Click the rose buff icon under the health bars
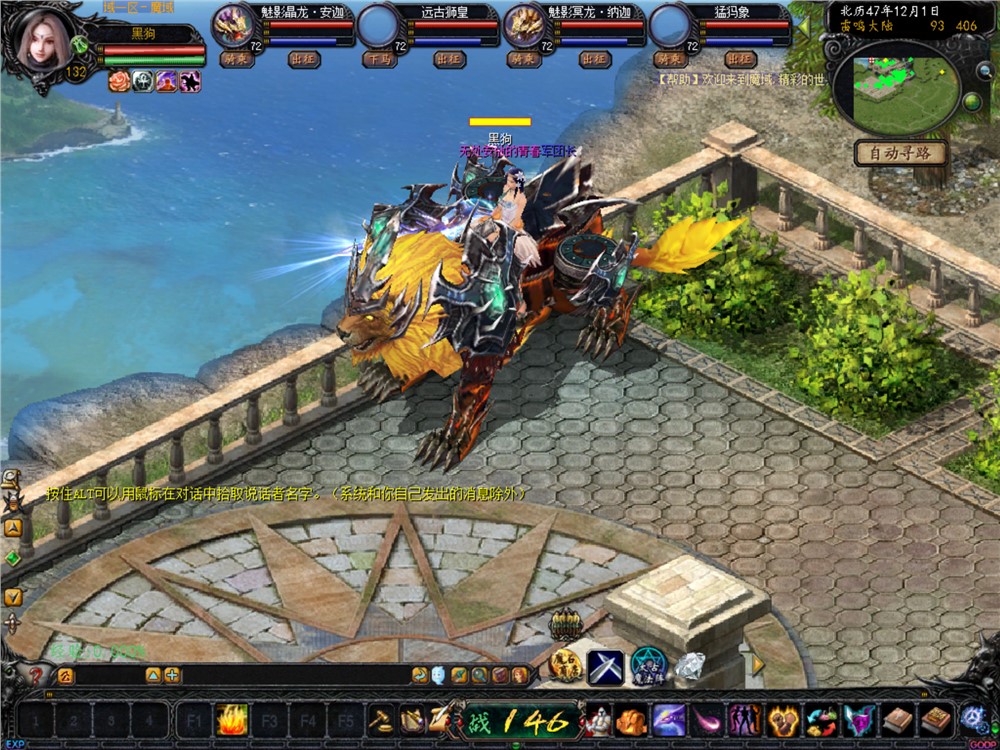The height and width of the screenshot is (750, 1000). coord(119,82)
